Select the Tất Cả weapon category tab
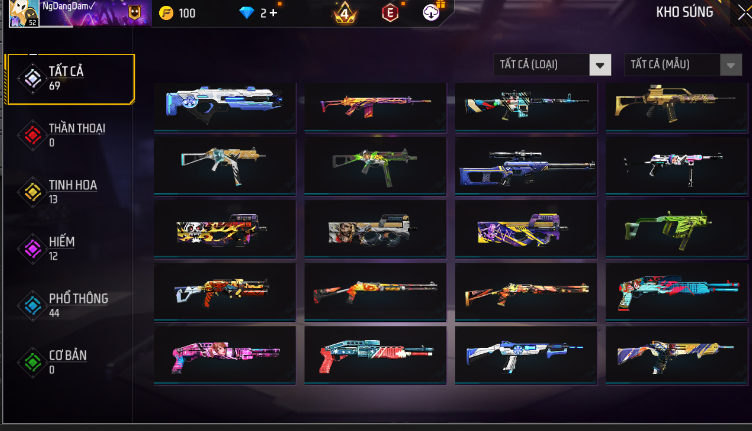Viewport: 752px width, 431px height. click(x=70, y=77)
